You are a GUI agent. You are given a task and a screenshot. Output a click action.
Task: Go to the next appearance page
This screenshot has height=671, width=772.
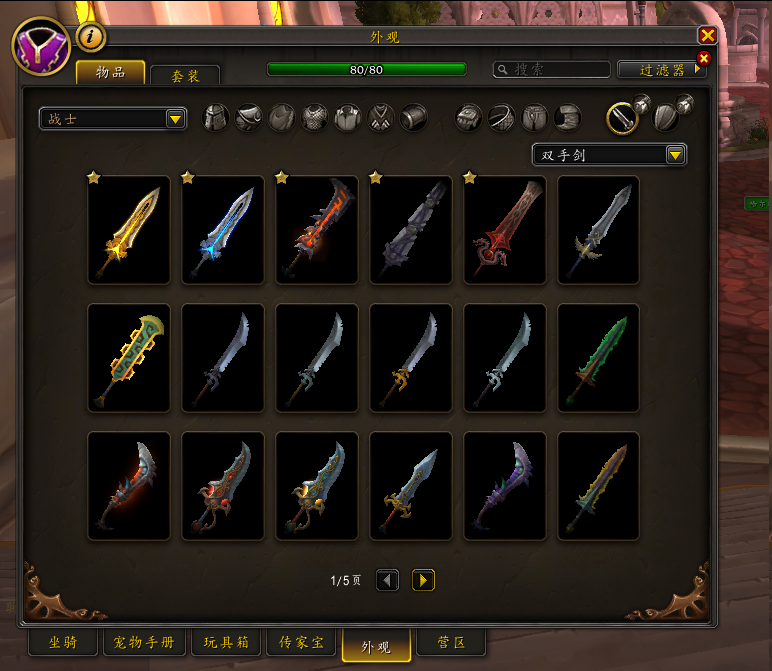pyautogui.click(x=423, y=580)
